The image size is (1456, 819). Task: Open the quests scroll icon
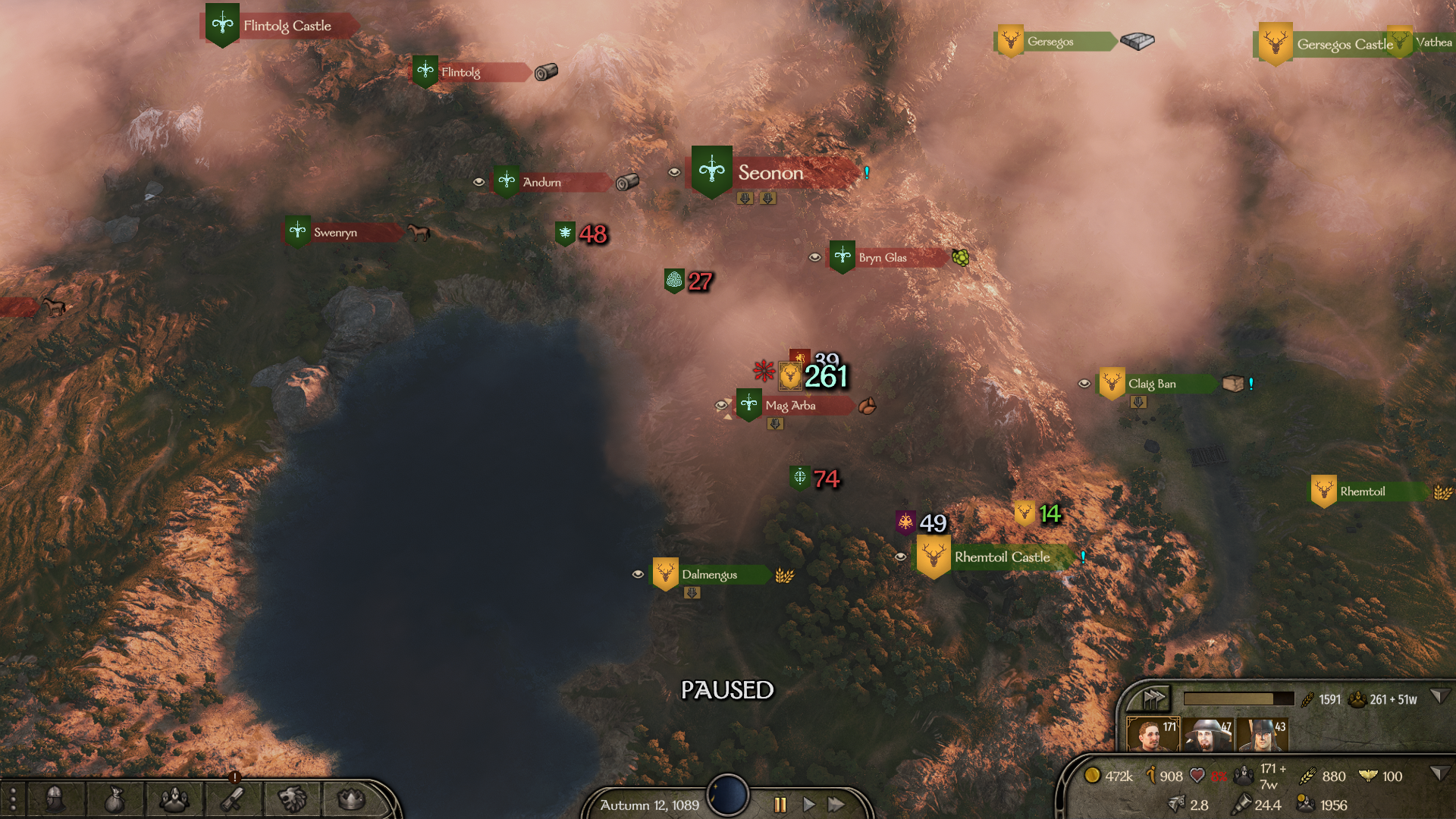(x=233, y=799)
